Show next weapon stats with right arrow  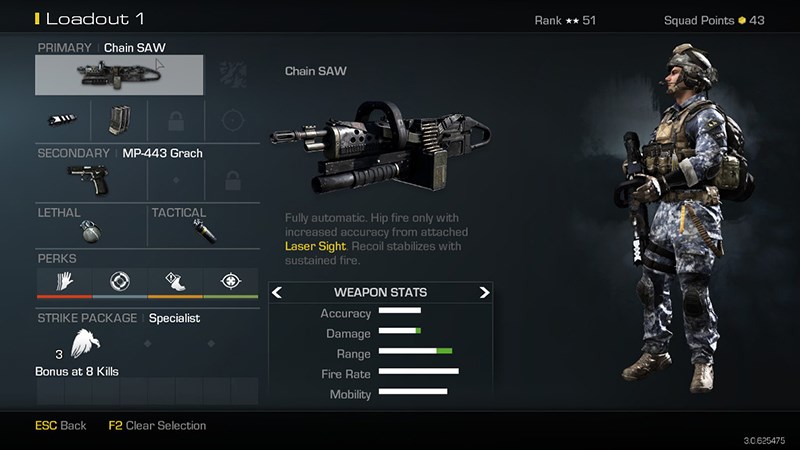484,293
